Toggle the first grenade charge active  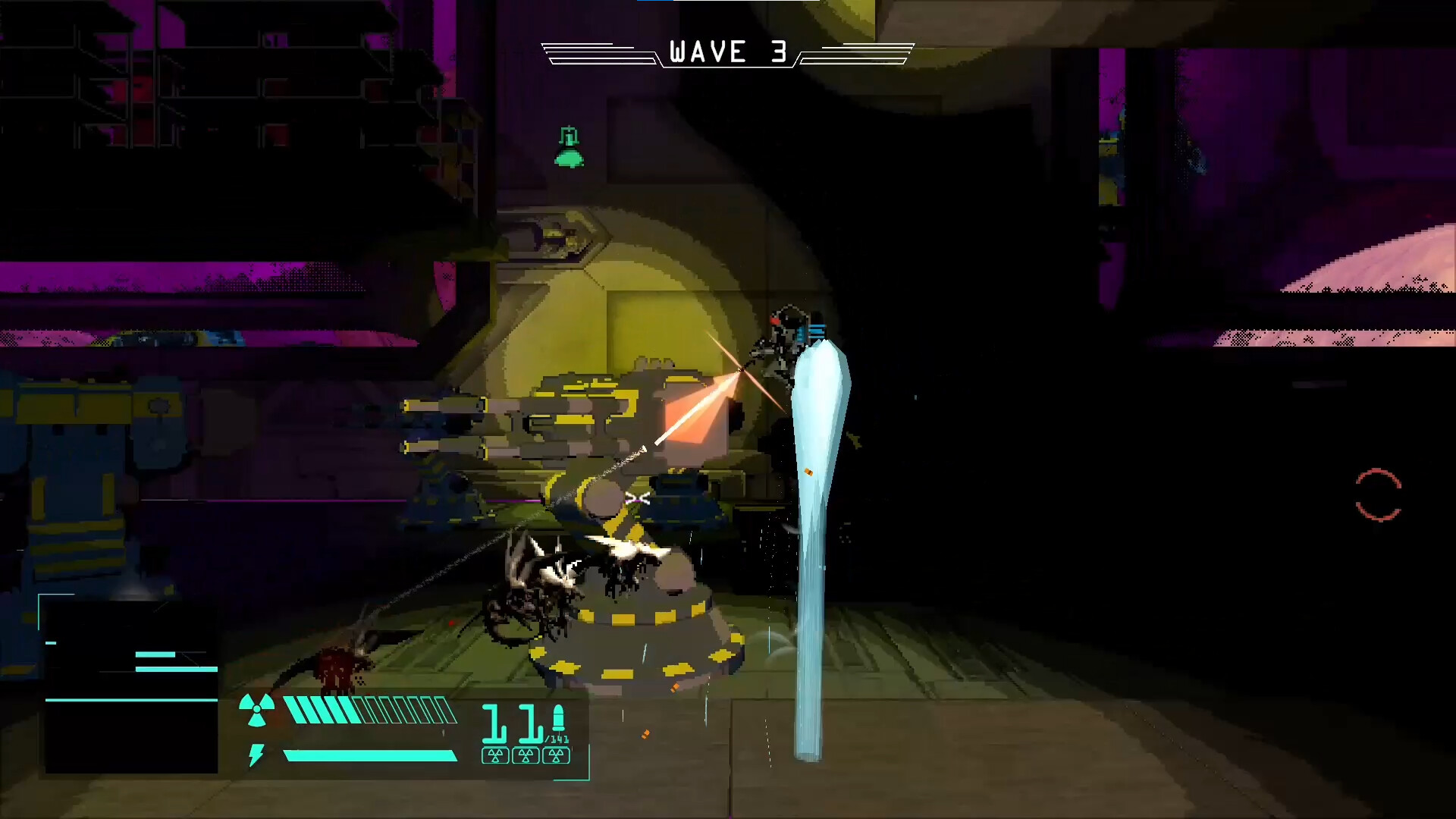[x=495, y=756]
